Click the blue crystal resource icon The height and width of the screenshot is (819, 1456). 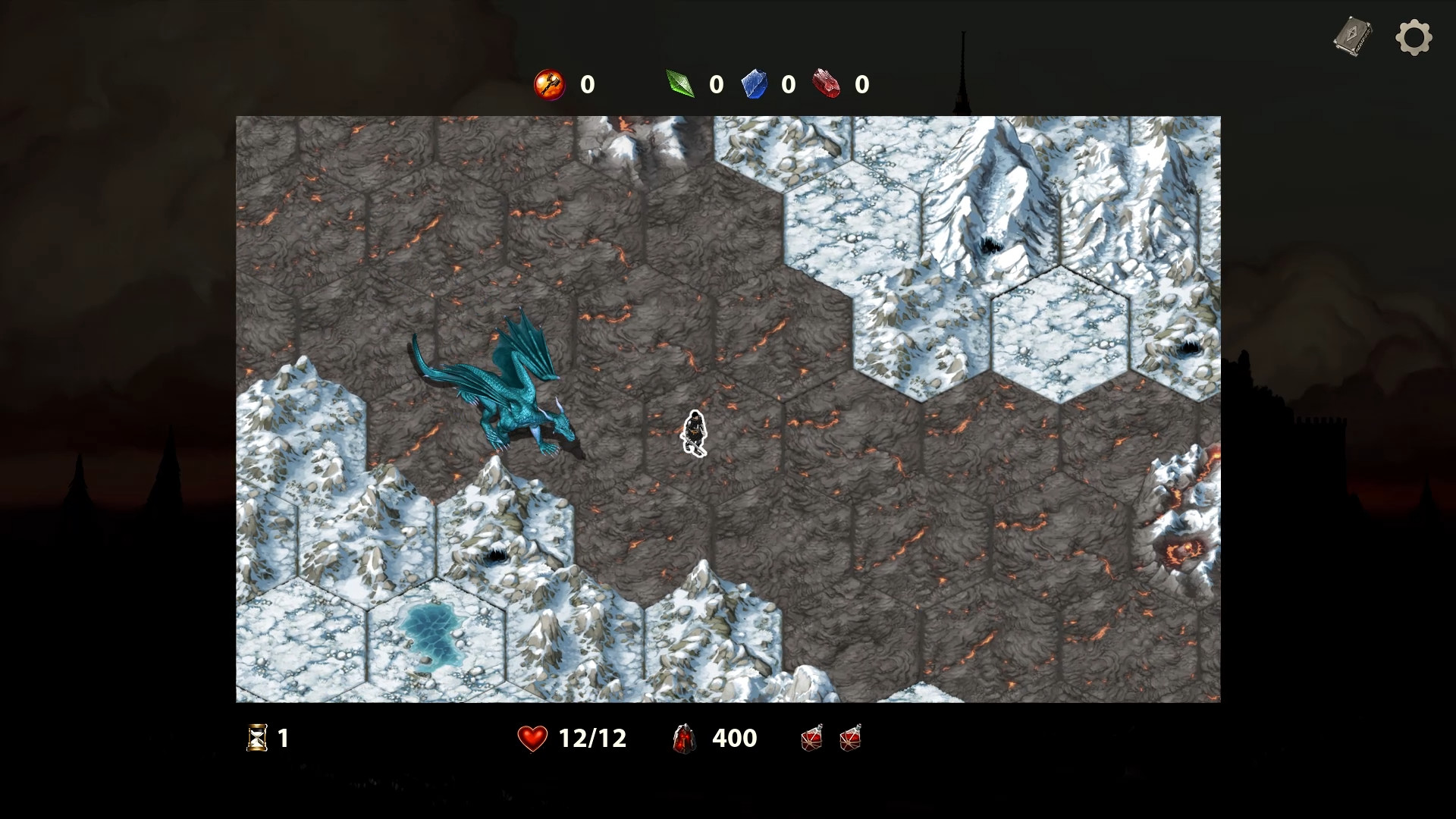(753, 84)
